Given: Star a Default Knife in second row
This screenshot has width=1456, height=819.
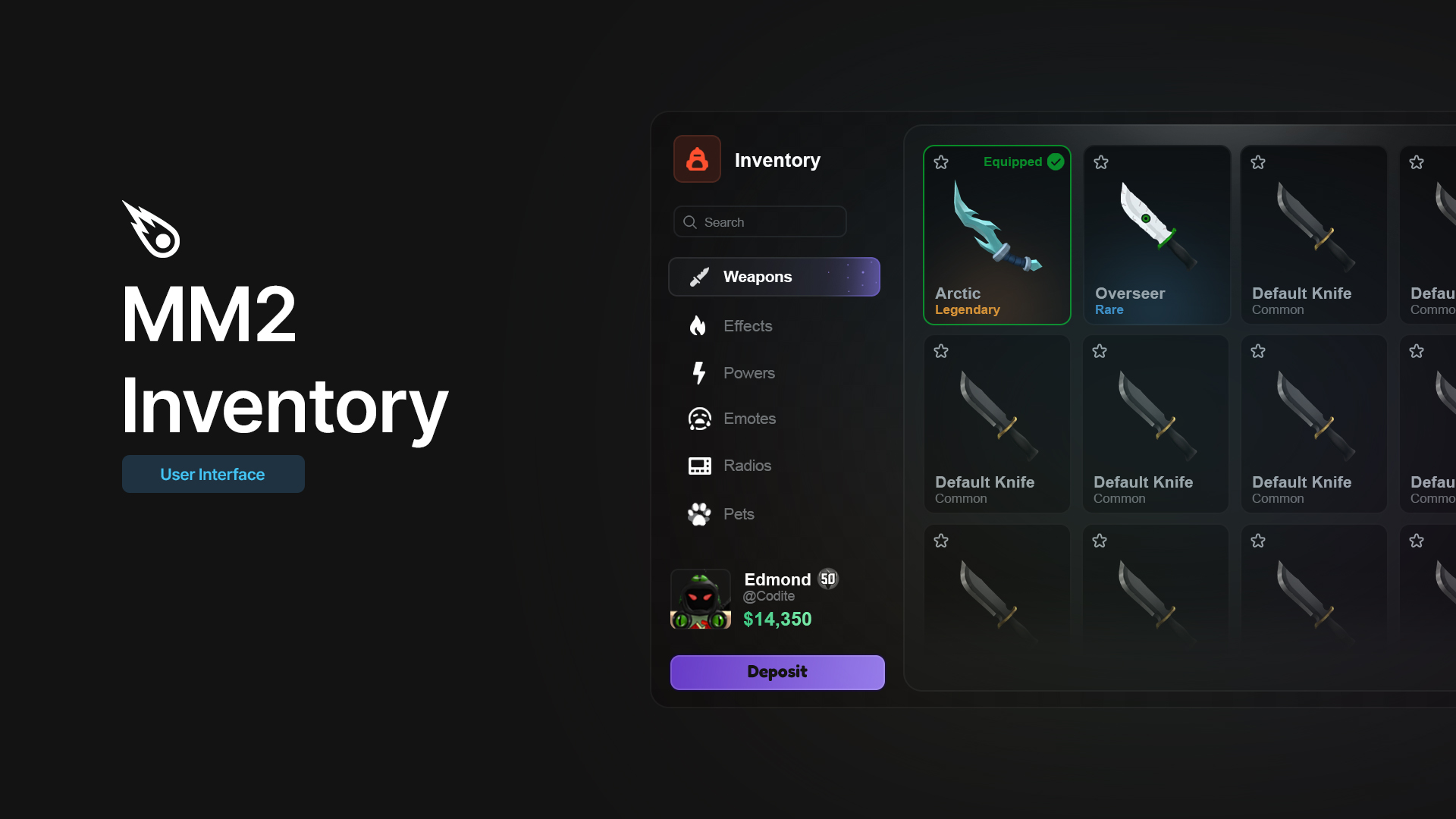Looking at the screenshot, I should pos(941,351).
